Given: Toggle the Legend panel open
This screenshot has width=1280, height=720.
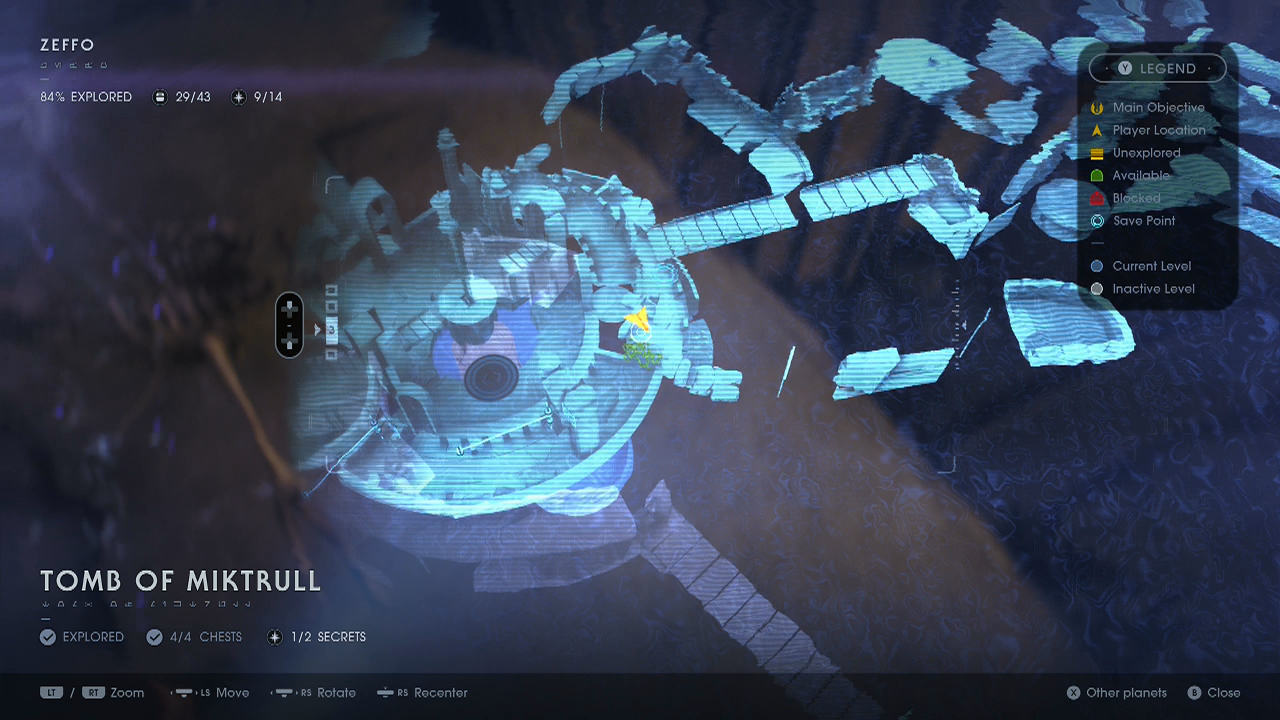Looking at the screenshot, I should [x=1157, y=68].
